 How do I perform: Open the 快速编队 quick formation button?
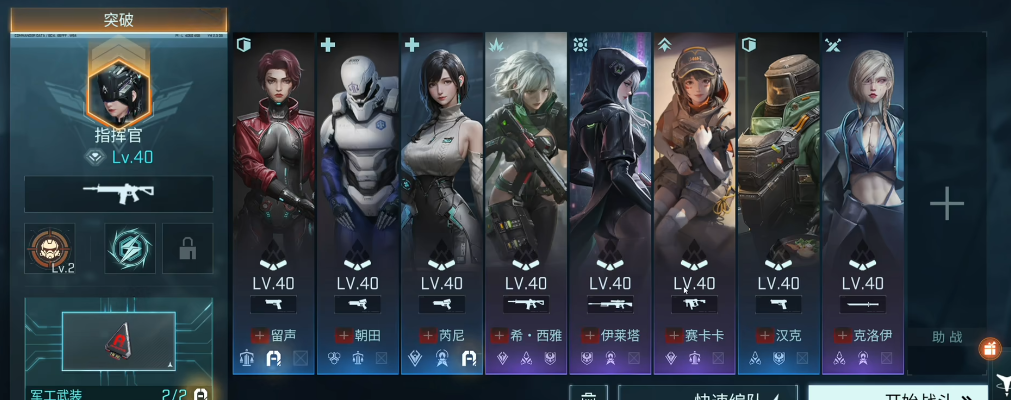pos(707,393)
